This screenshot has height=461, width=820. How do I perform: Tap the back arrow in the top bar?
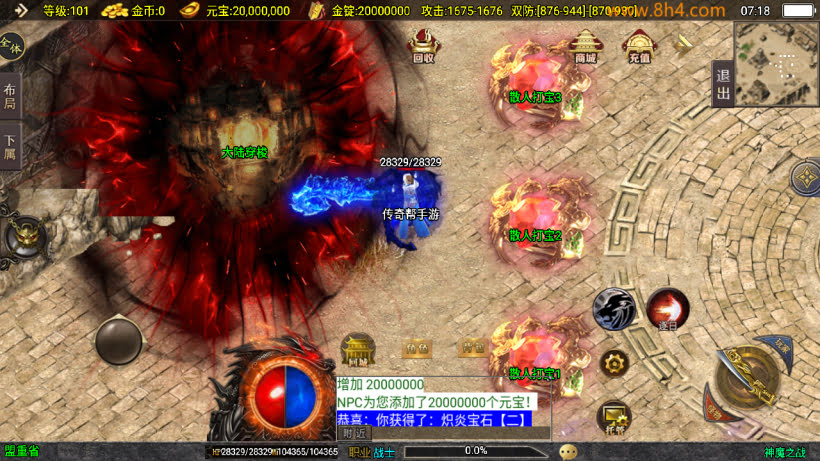(x=21, y=10)
